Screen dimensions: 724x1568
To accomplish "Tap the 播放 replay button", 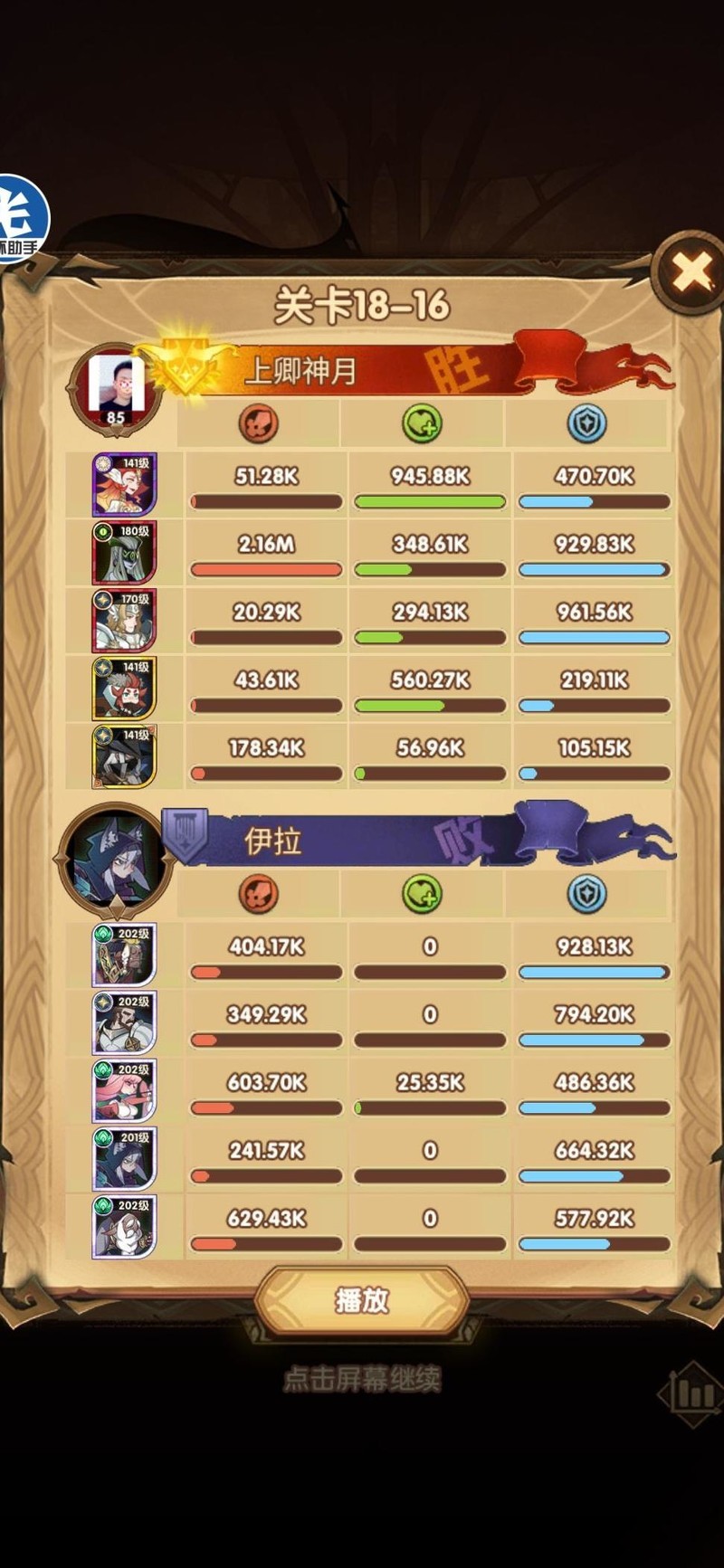I will coord(362,1300).
